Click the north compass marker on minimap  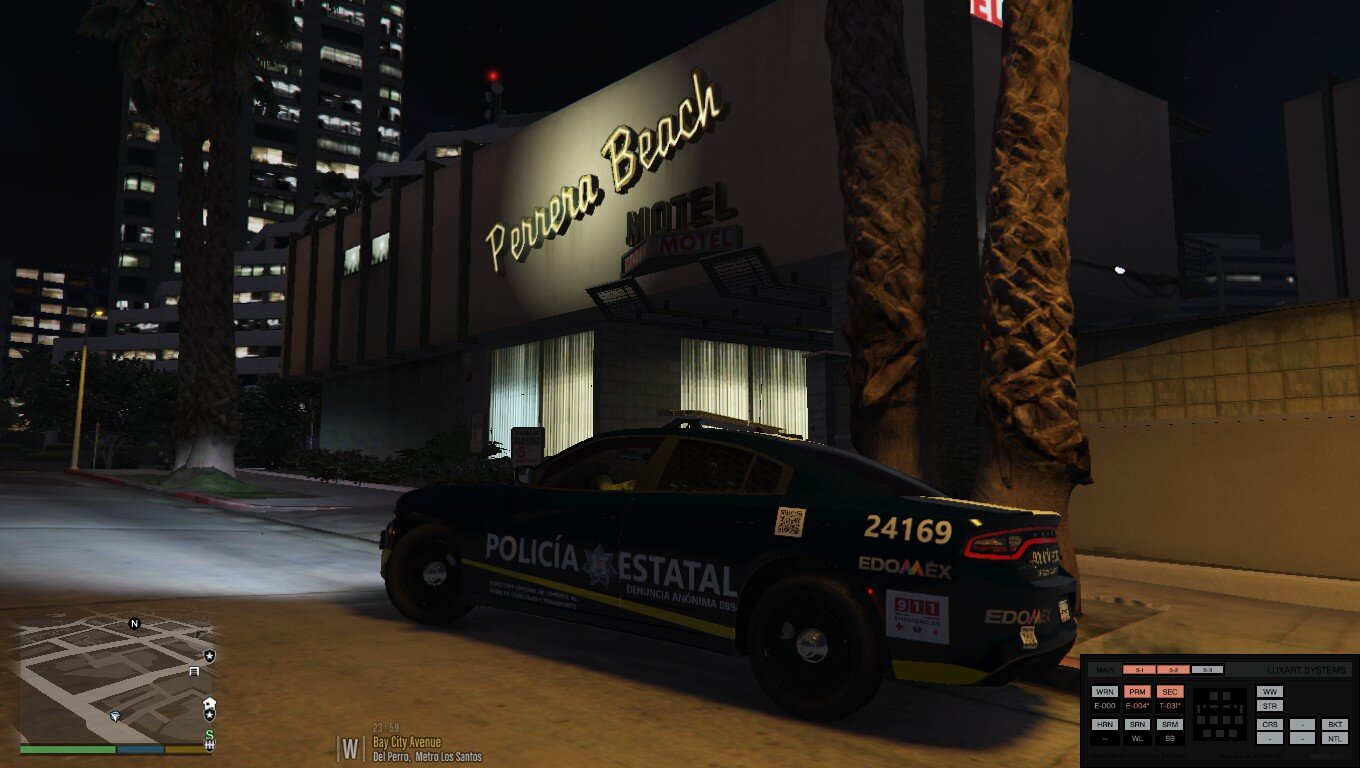135,623
